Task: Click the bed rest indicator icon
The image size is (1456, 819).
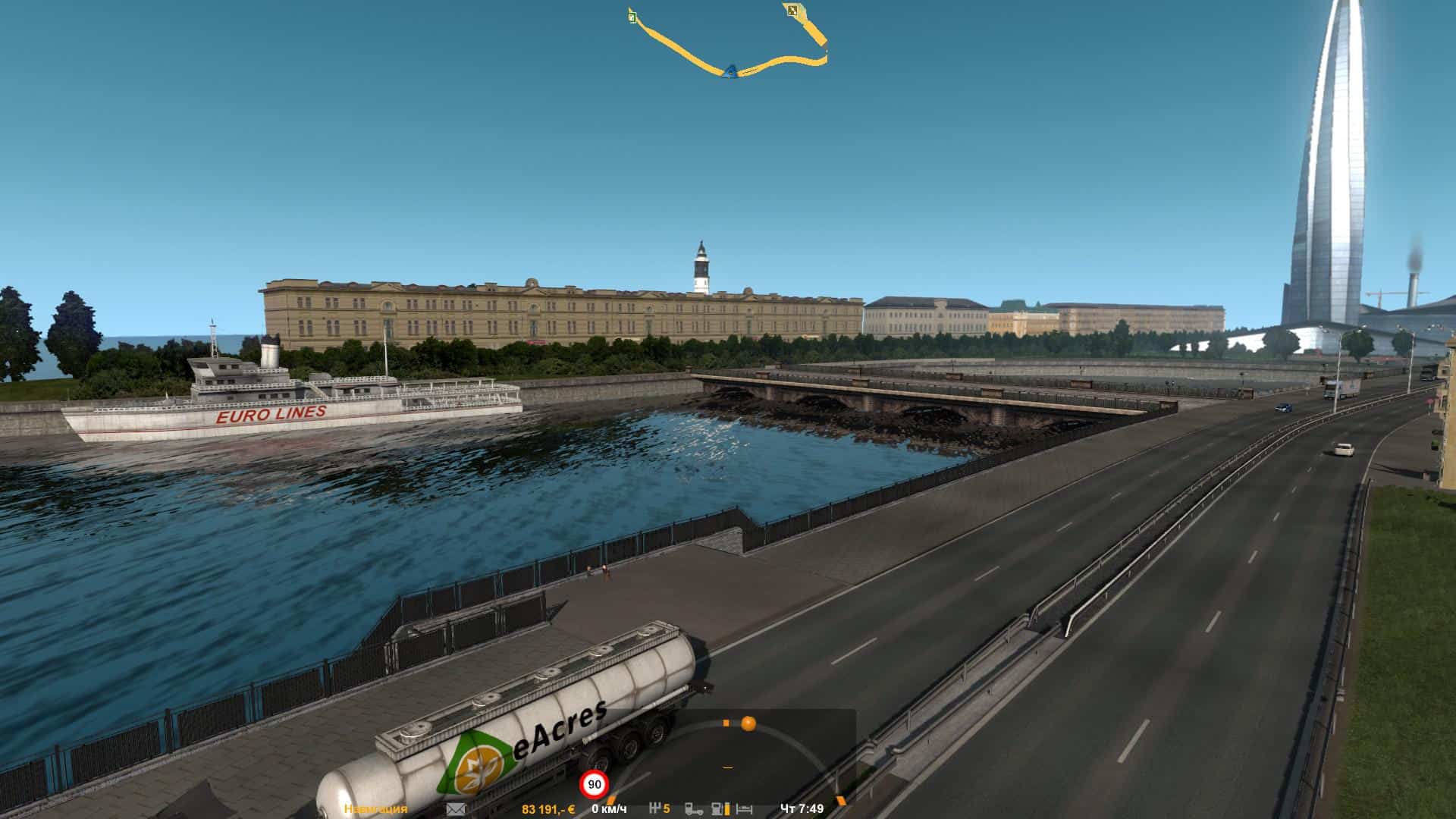Action: (x=745, y=809)
